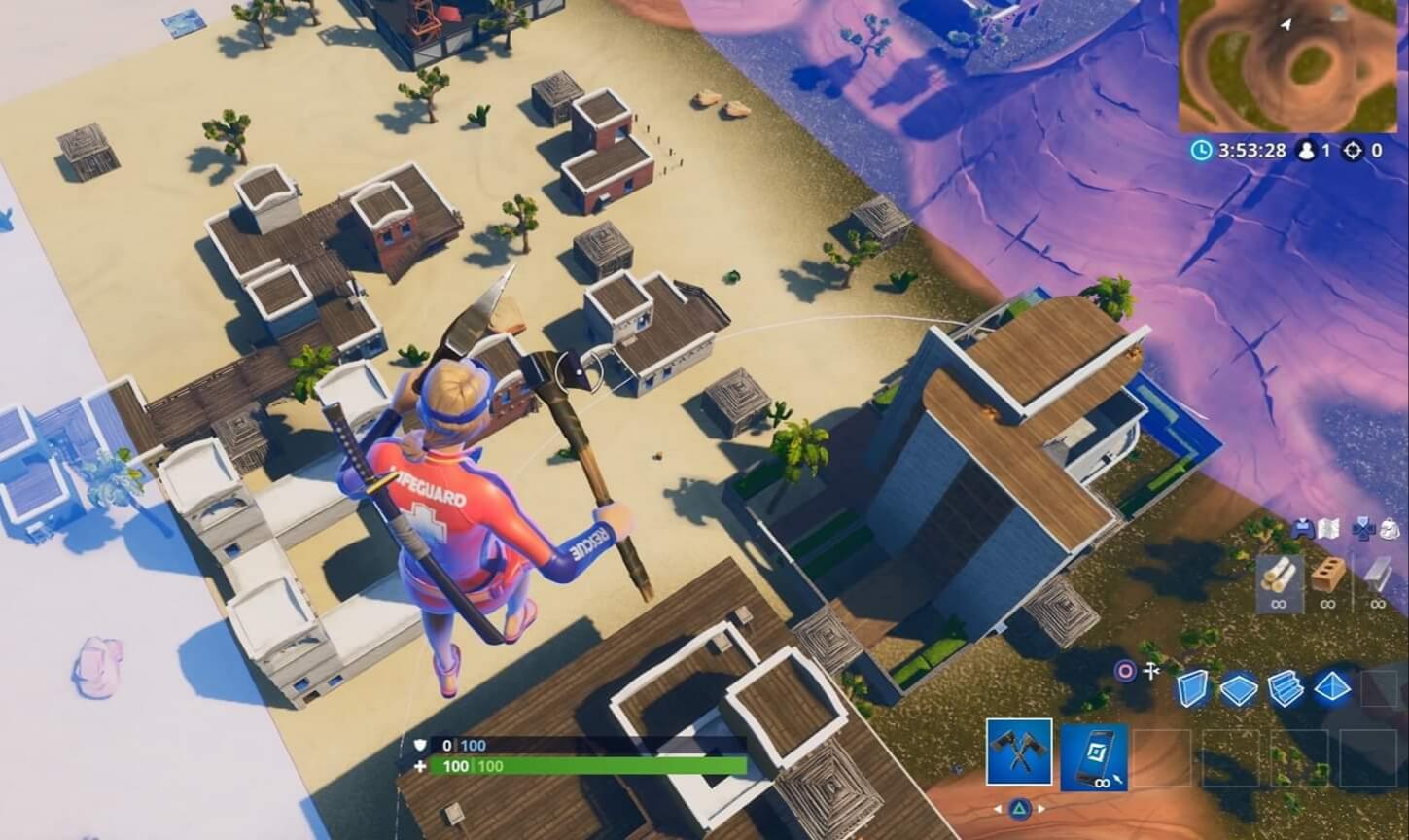Click the clock icon beside the match timer
This screenshot has width=1409, height=840.
[1202, 149]
